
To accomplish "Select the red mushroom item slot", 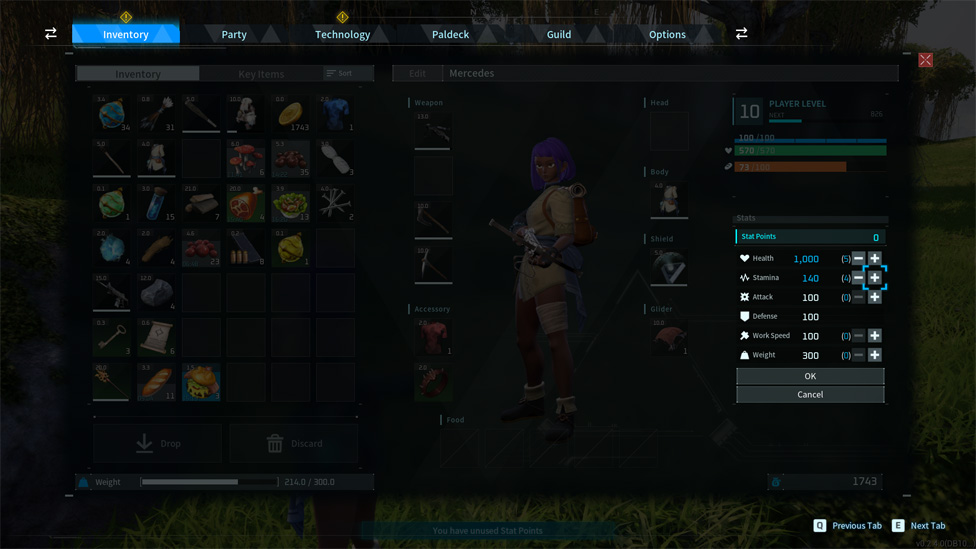I will tap(246, 159).
